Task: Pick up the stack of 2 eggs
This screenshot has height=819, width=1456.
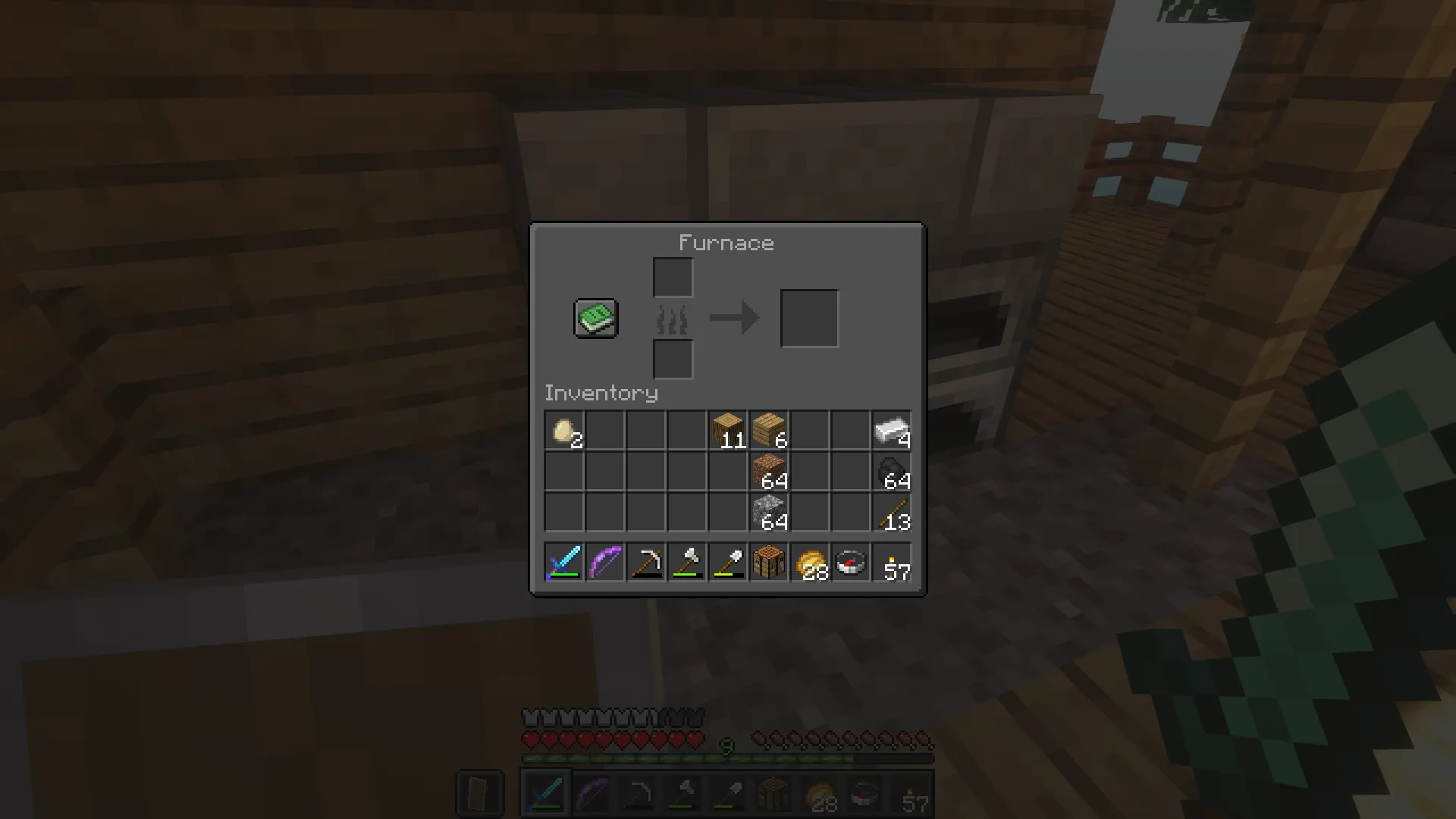Action: (x=563, y=428)
